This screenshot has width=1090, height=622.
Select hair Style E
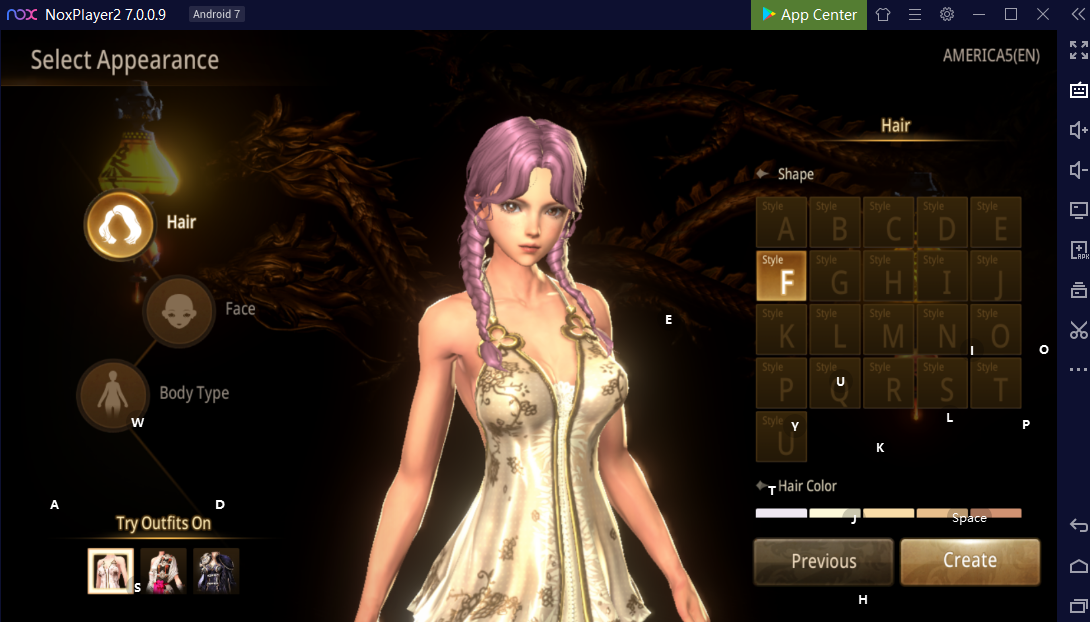(x=995, y=222)
